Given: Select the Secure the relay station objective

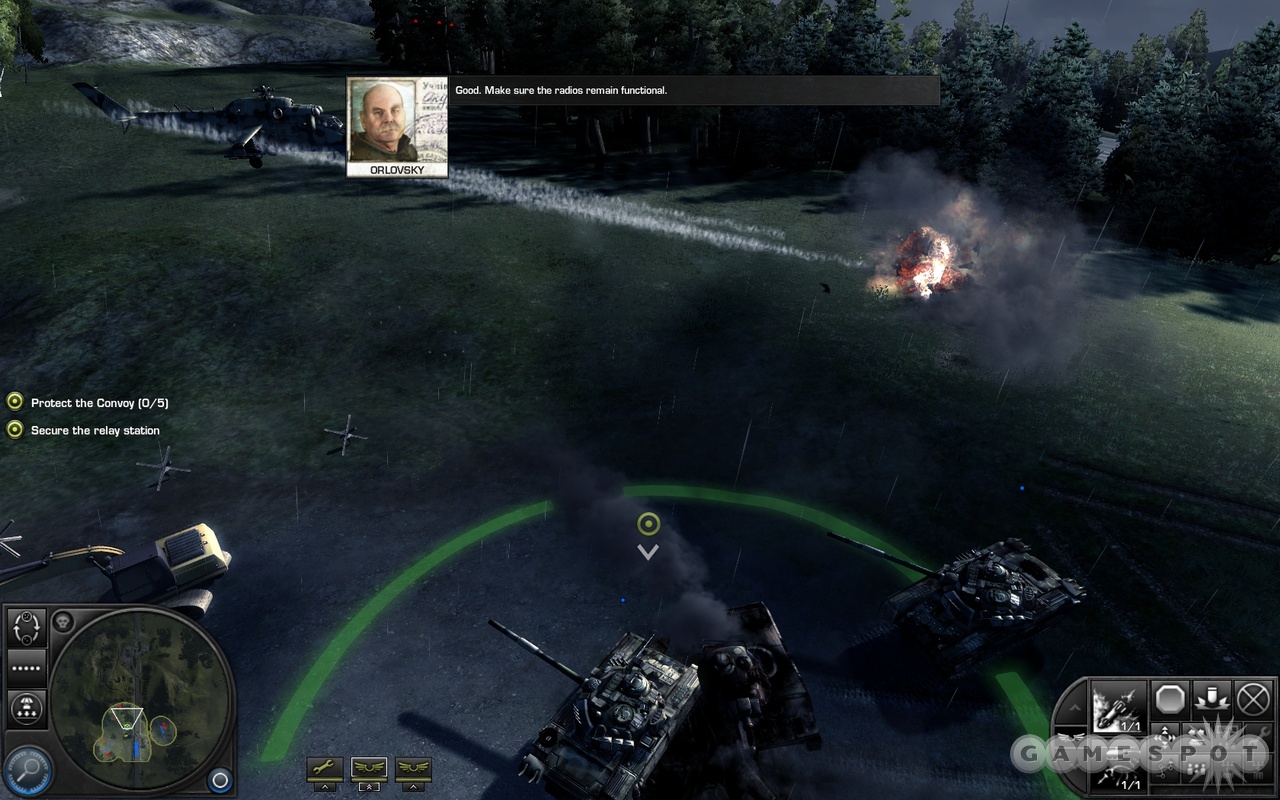Looking at the screenshot, I should point(95,430).
